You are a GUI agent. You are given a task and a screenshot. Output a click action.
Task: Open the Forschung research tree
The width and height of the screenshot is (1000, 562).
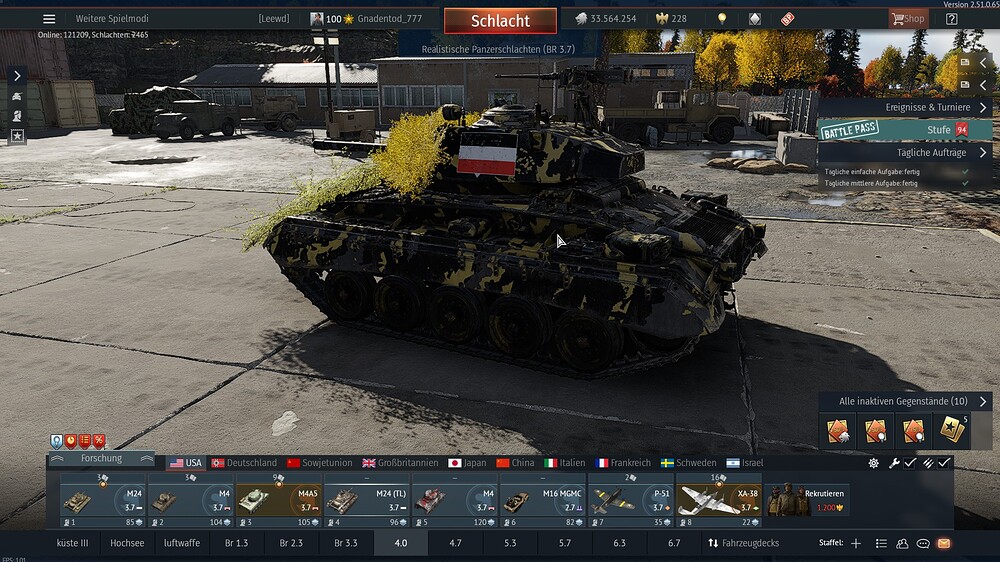101,459
